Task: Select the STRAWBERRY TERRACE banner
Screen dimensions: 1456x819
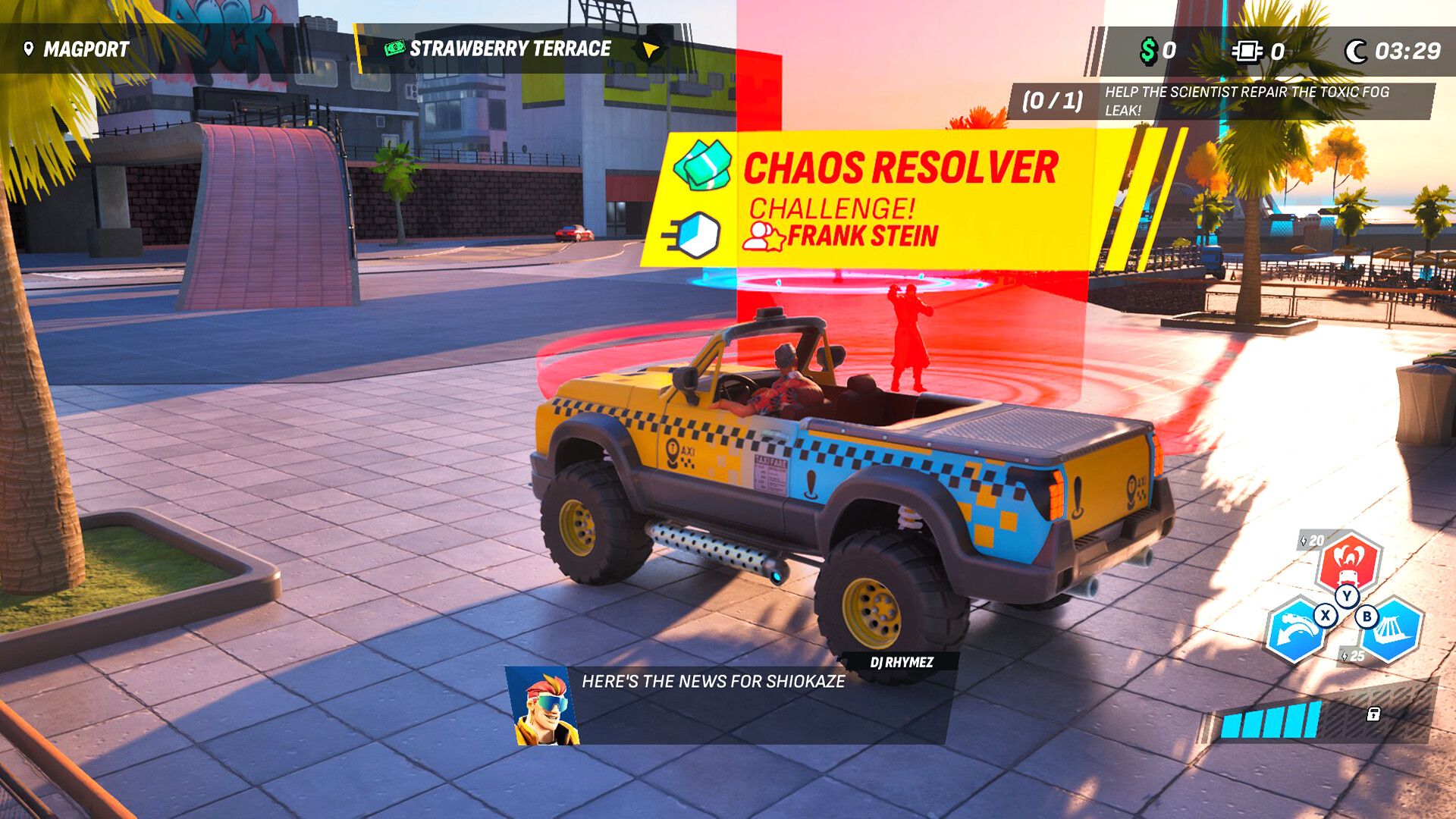Action: pos(508,49)
